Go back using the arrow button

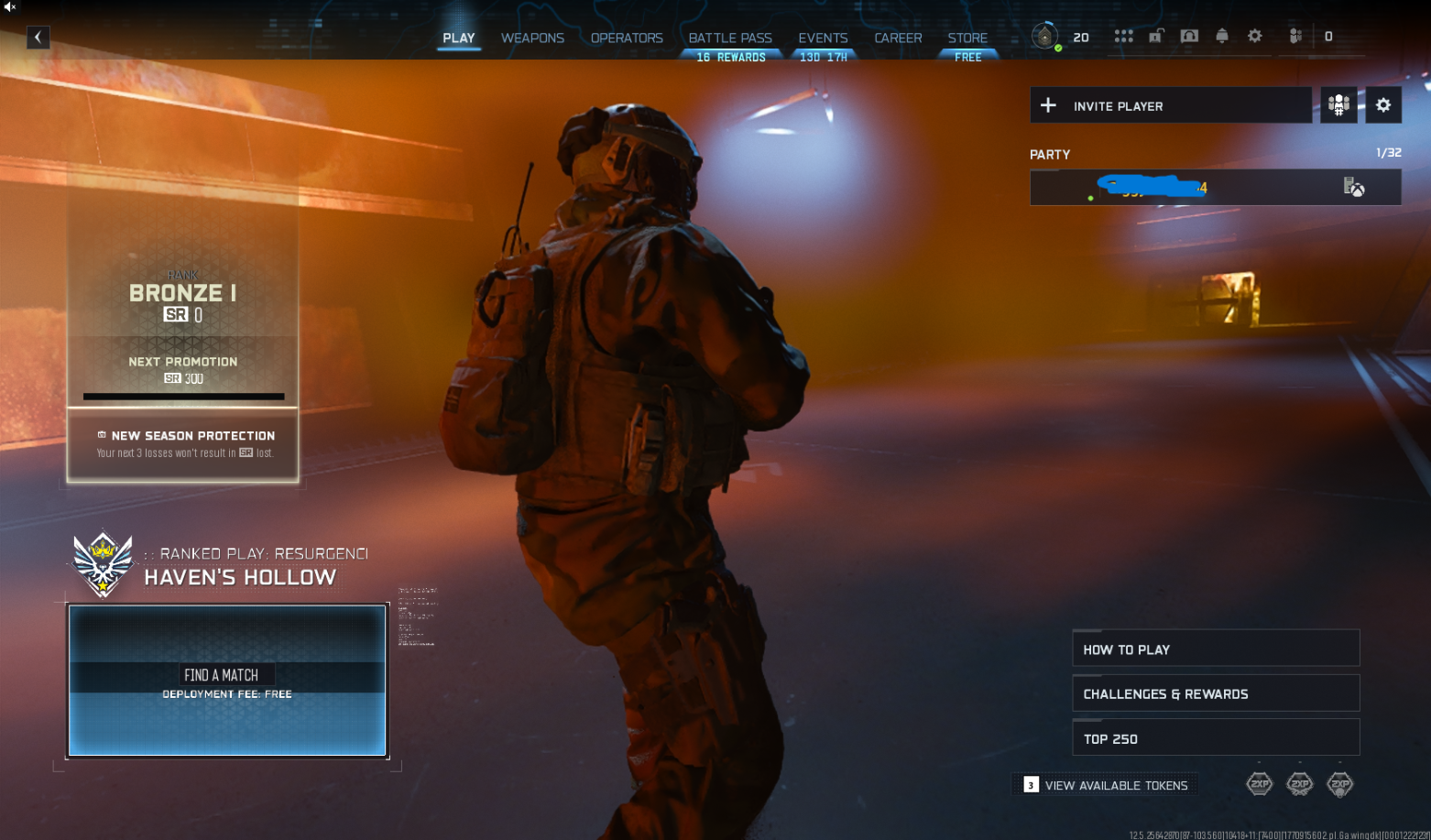38,38
